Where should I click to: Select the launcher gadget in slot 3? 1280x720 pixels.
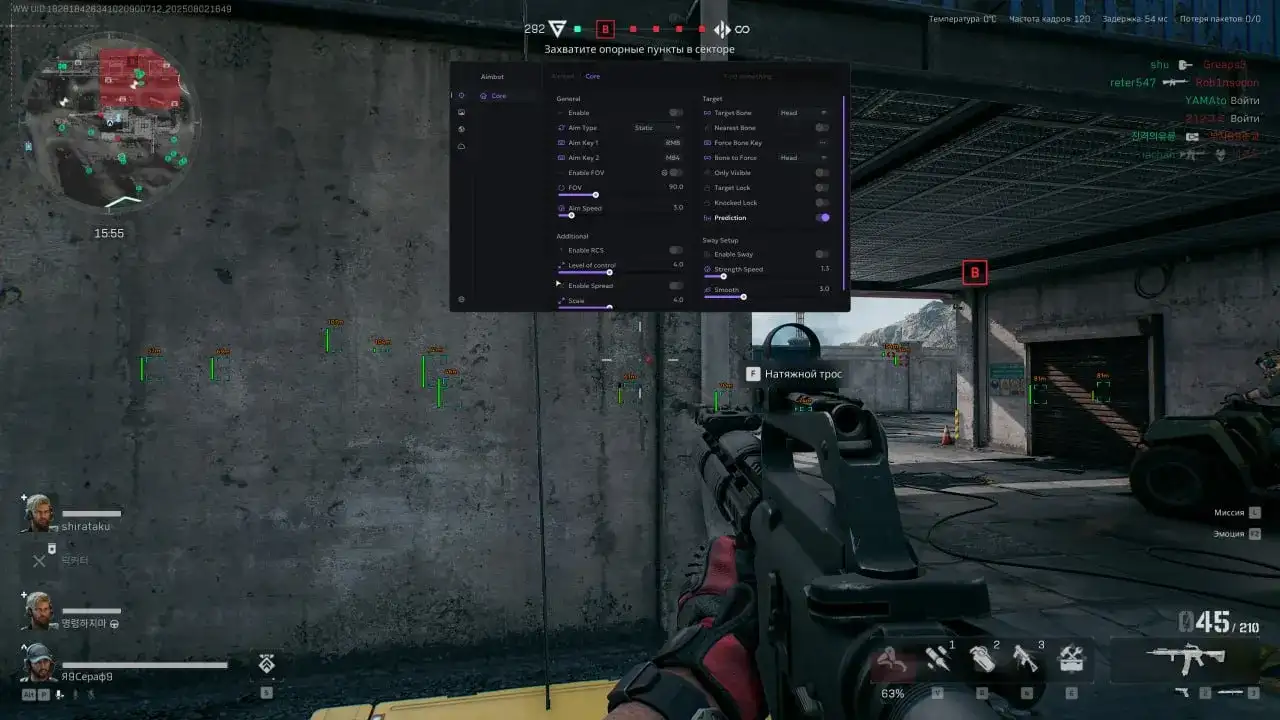1026,658
